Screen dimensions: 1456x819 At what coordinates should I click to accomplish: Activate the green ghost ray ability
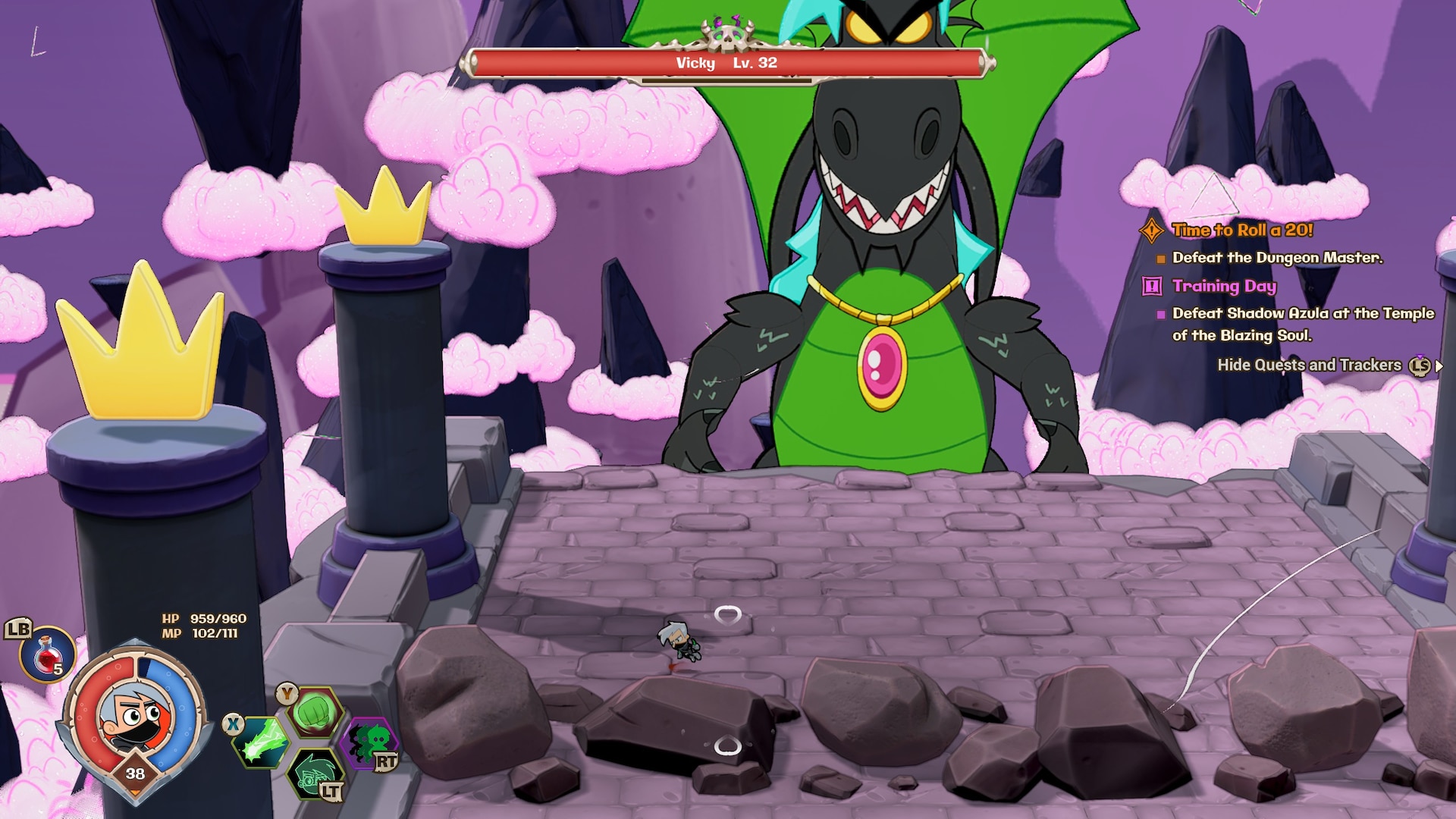pos(261,742)
